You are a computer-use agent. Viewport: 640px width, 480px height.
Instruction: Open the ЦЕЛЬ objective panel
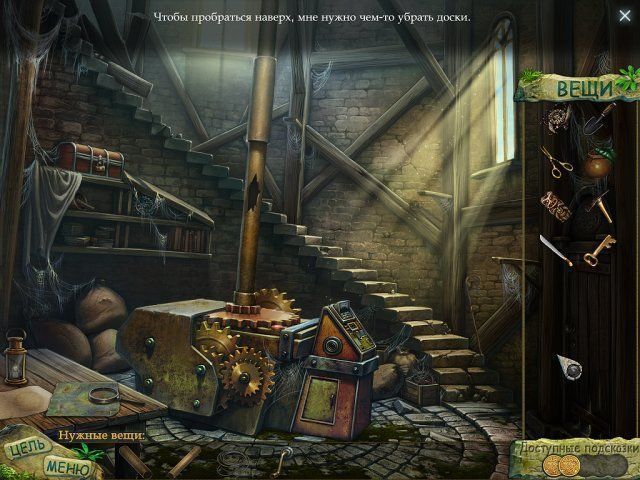click(23, 448)
